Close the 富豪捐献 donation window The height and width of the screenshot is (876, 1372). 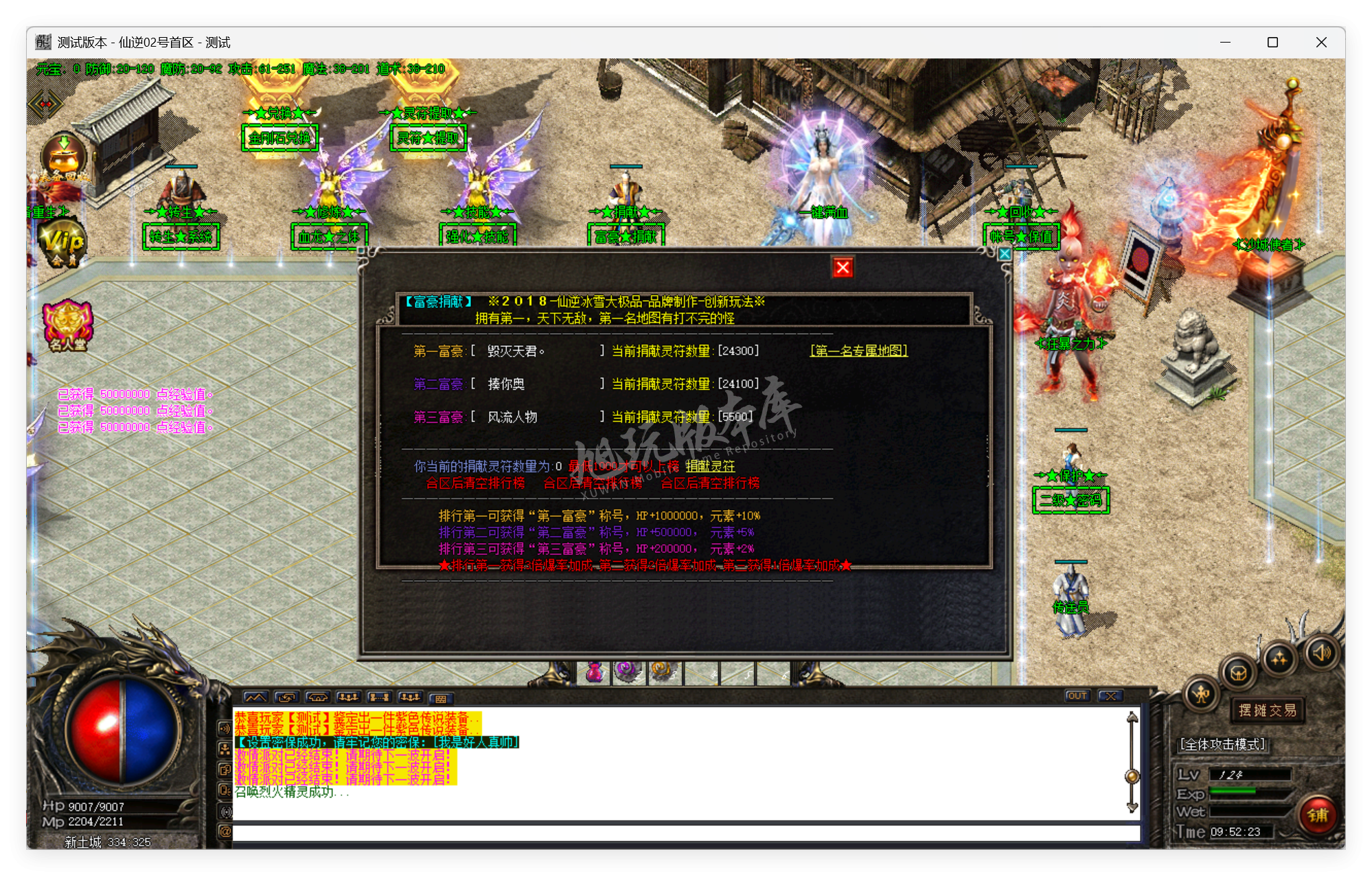pos(843,267)
